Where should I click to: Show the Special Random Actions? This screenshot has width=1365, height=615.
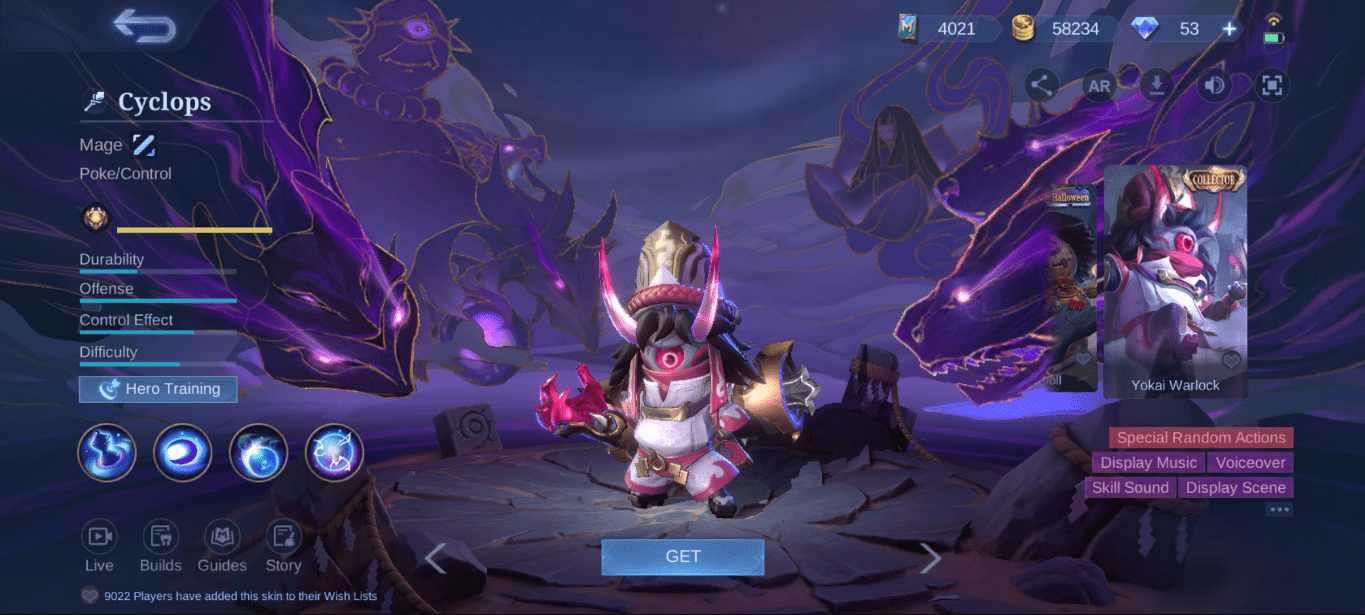(x=1200, y=438)
